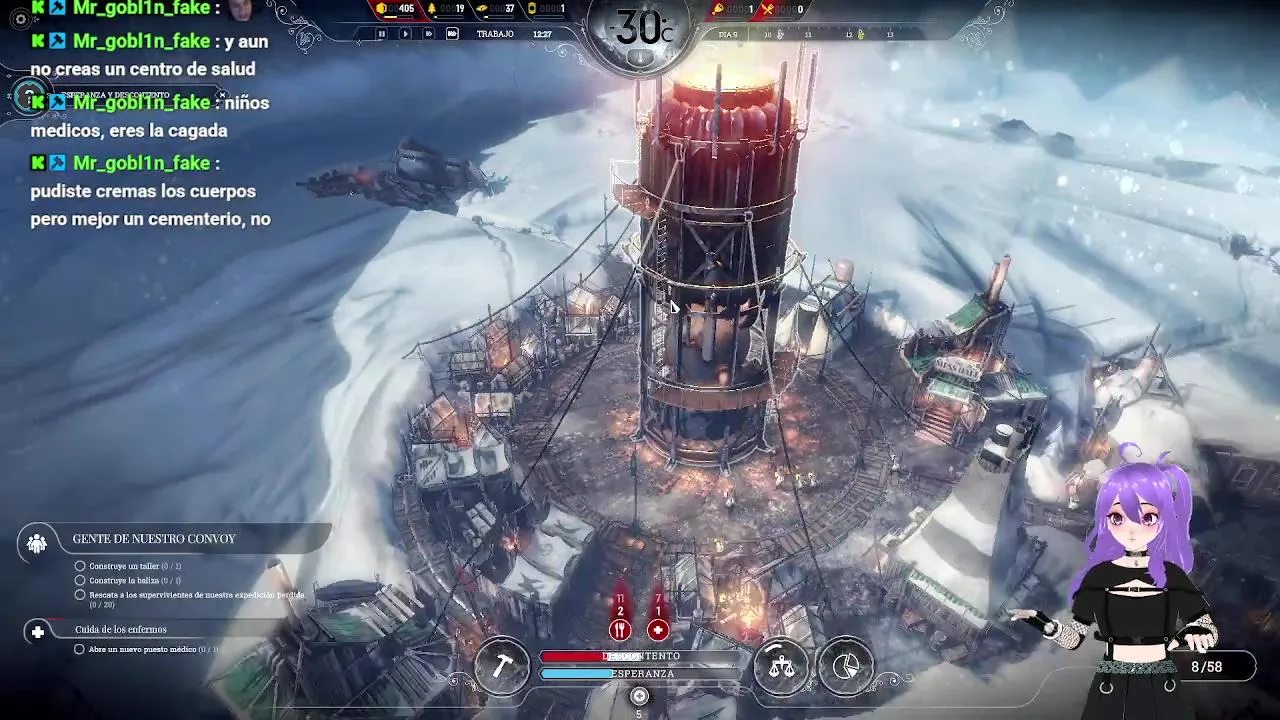Open the Book of Laws scales button

pyautogui.click(x=781, y=665)
